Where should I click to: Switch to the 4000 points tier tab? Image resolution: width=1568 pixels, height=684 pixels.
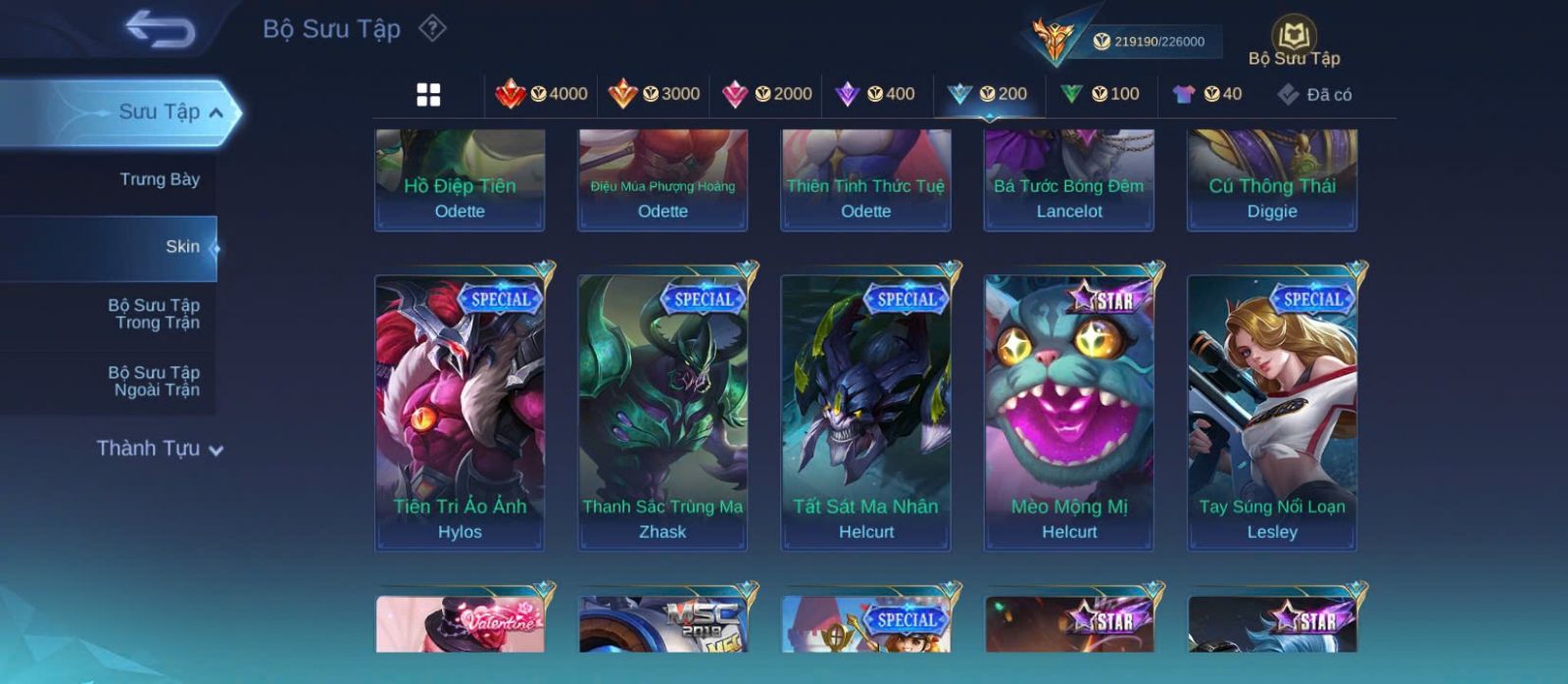coord(541,94)
